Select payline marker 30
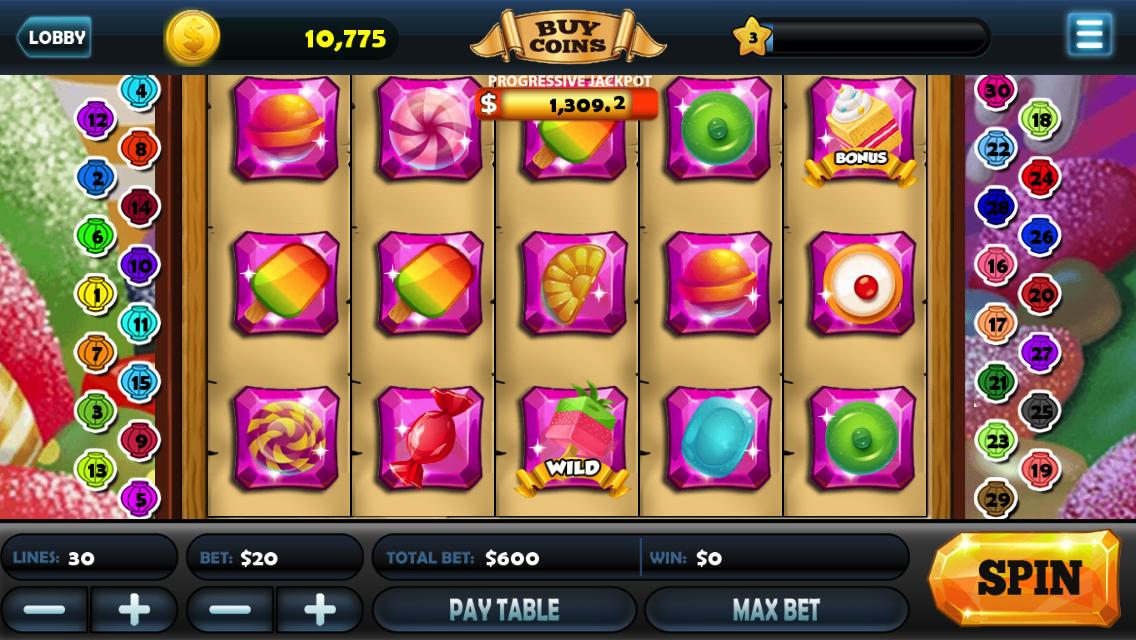The height and width of the screenshot is (640, 1136). tap(996, 90)
